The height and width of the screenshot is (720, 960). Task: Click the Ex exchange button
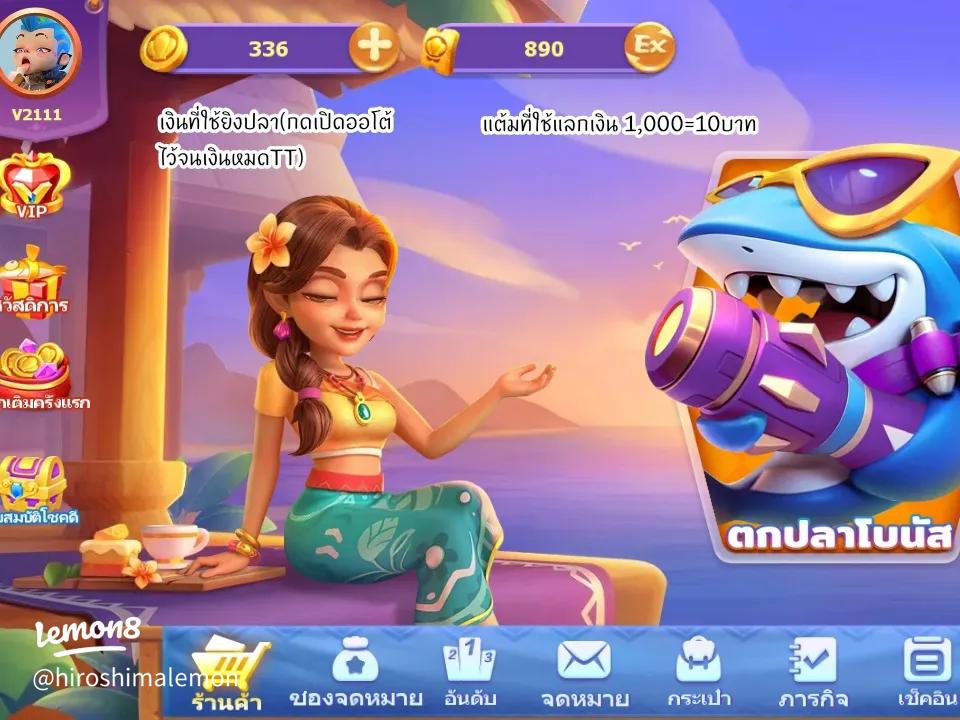[x=650, y=47]
